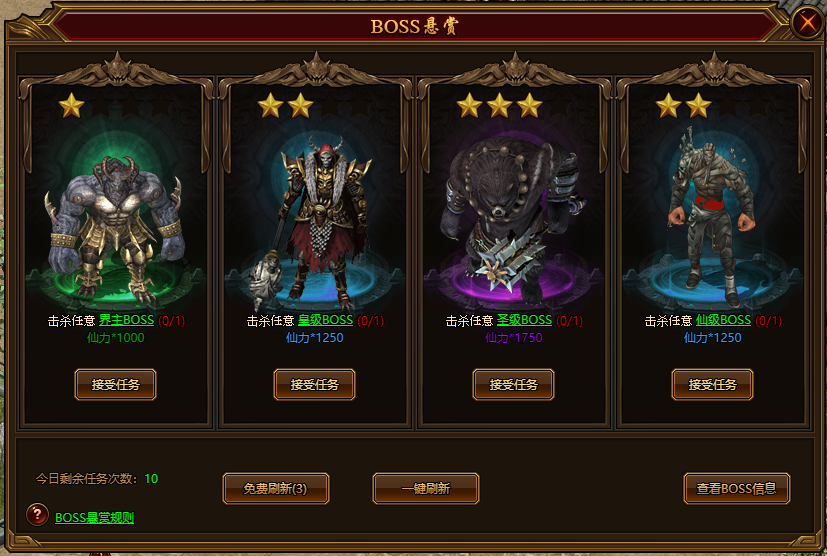The height and width of the screenshot is (556, 827).
Task: Click the question mark help icon
Action: coord(37,515)
